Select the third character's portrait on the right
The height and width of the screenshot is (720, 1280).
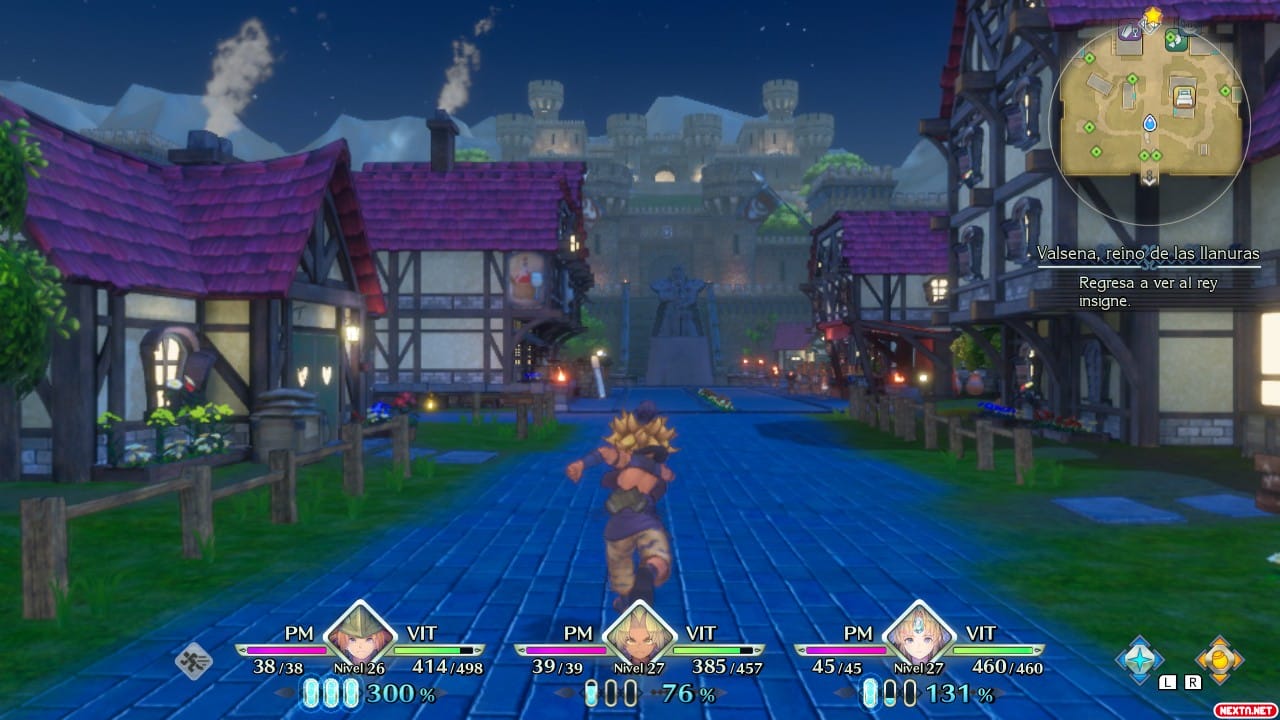[920, 638]
